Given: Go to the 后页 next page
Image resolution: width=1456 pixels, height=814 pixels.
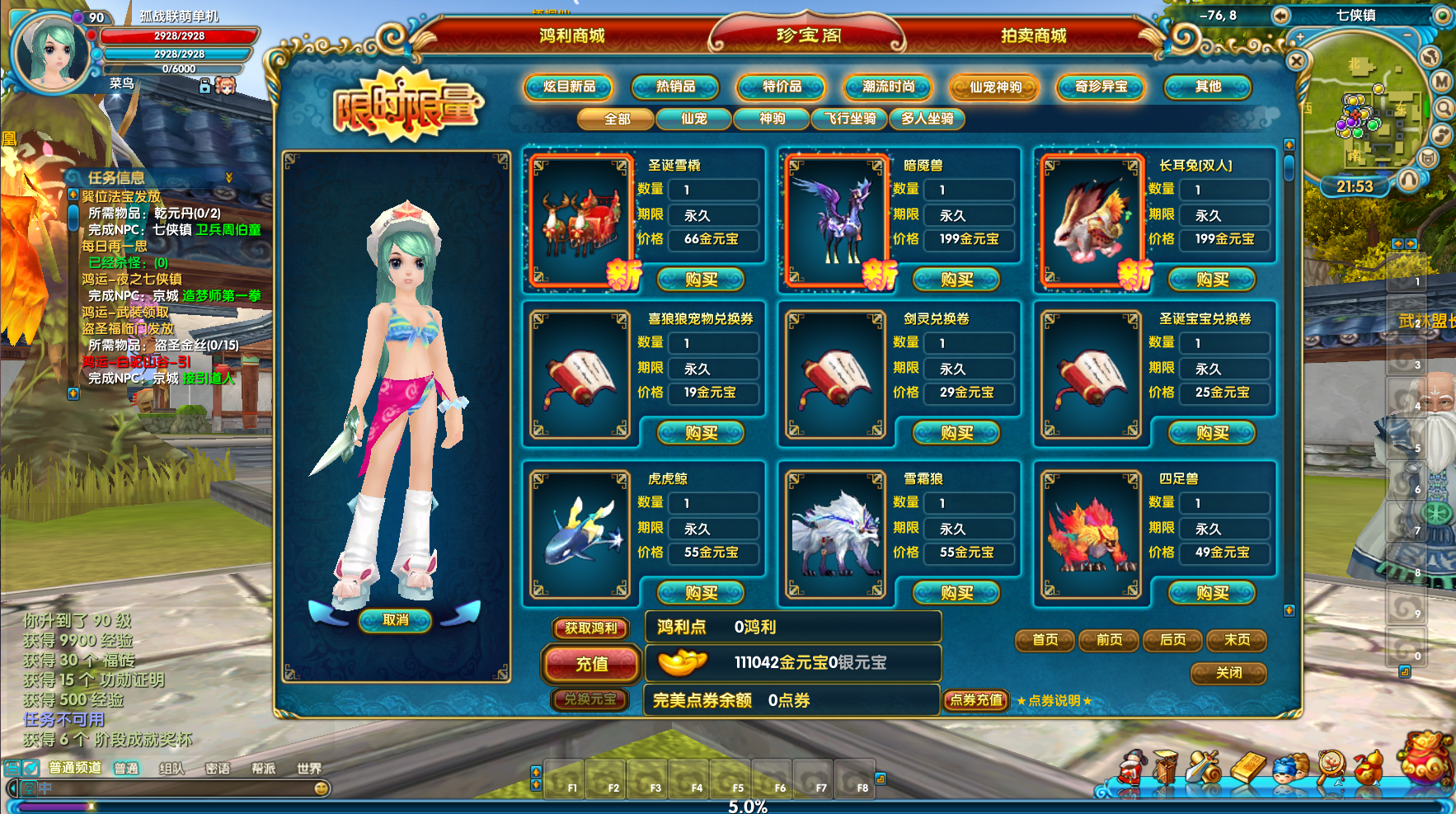Looking at the screenshot, I should point(1172,640).
